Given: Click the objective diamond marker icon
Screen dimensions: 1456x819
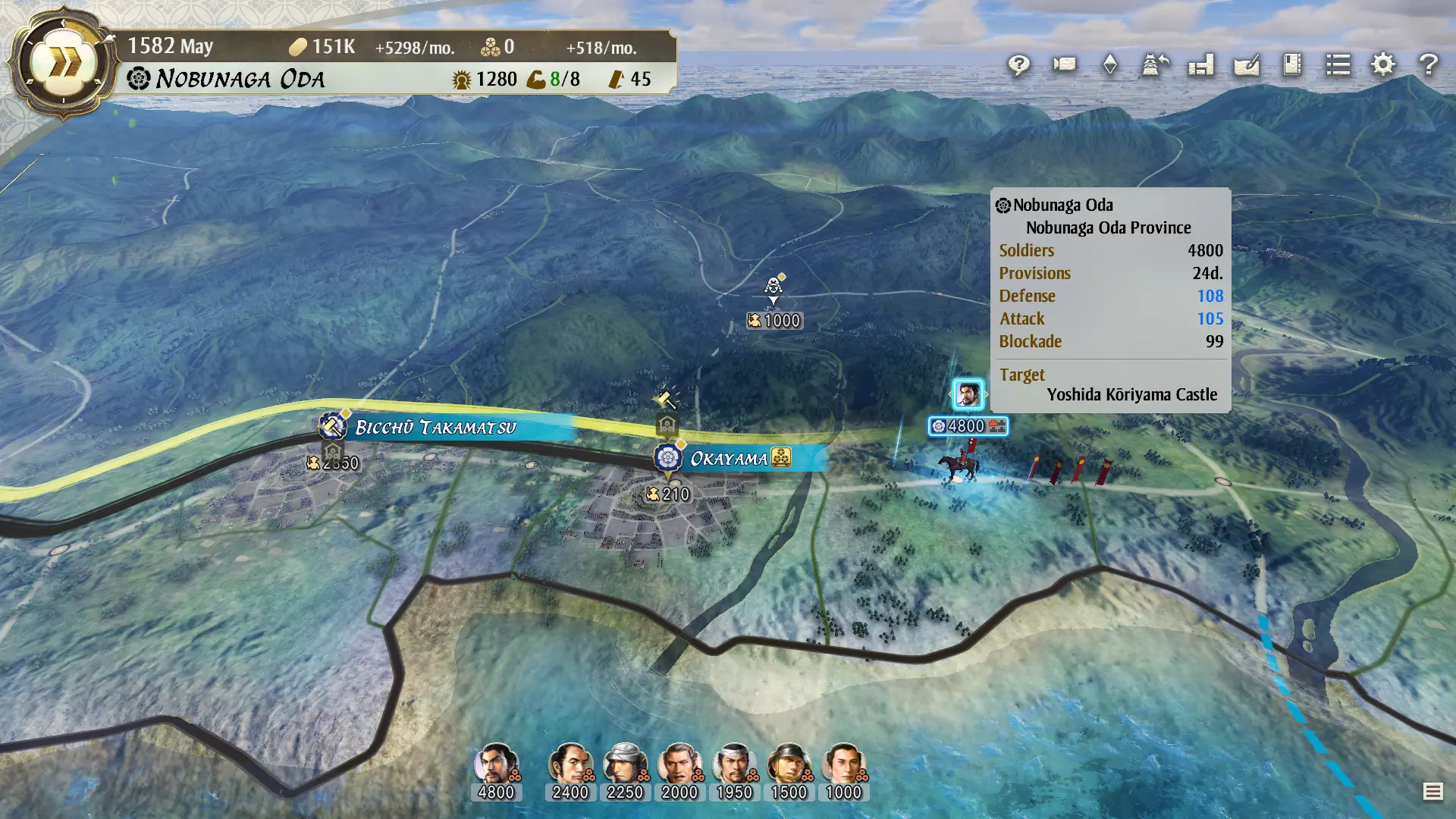Looking at the screenshot, I should point(1112,66).
